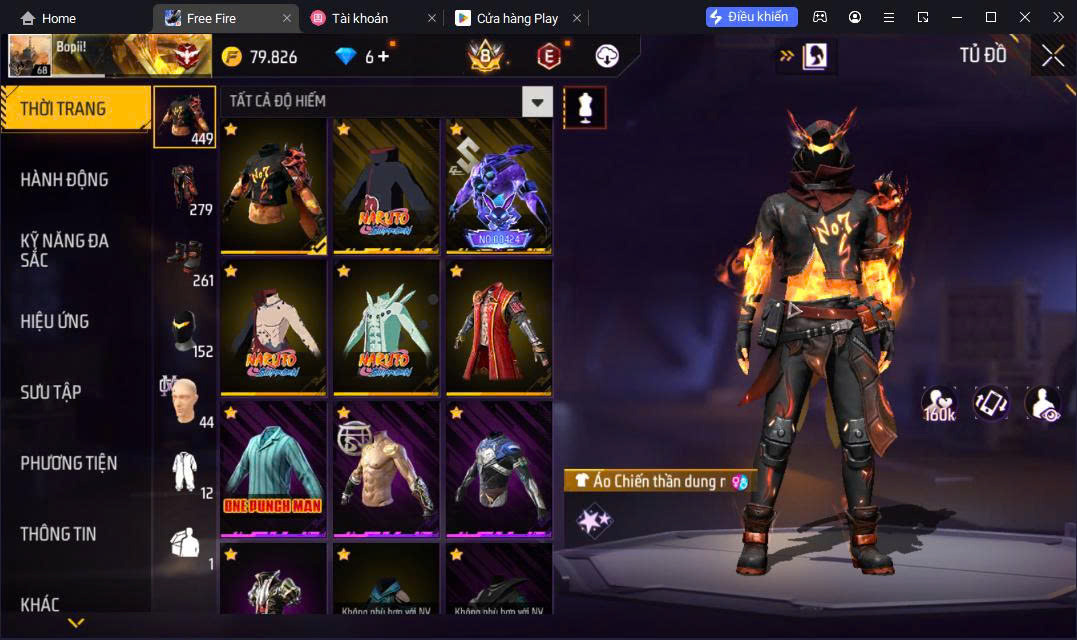Open the shoes subcategory with 261 items
Image resolution: width=1077 pixels, height=640 pixels.
pyautogui.click(x=185, y=259)
